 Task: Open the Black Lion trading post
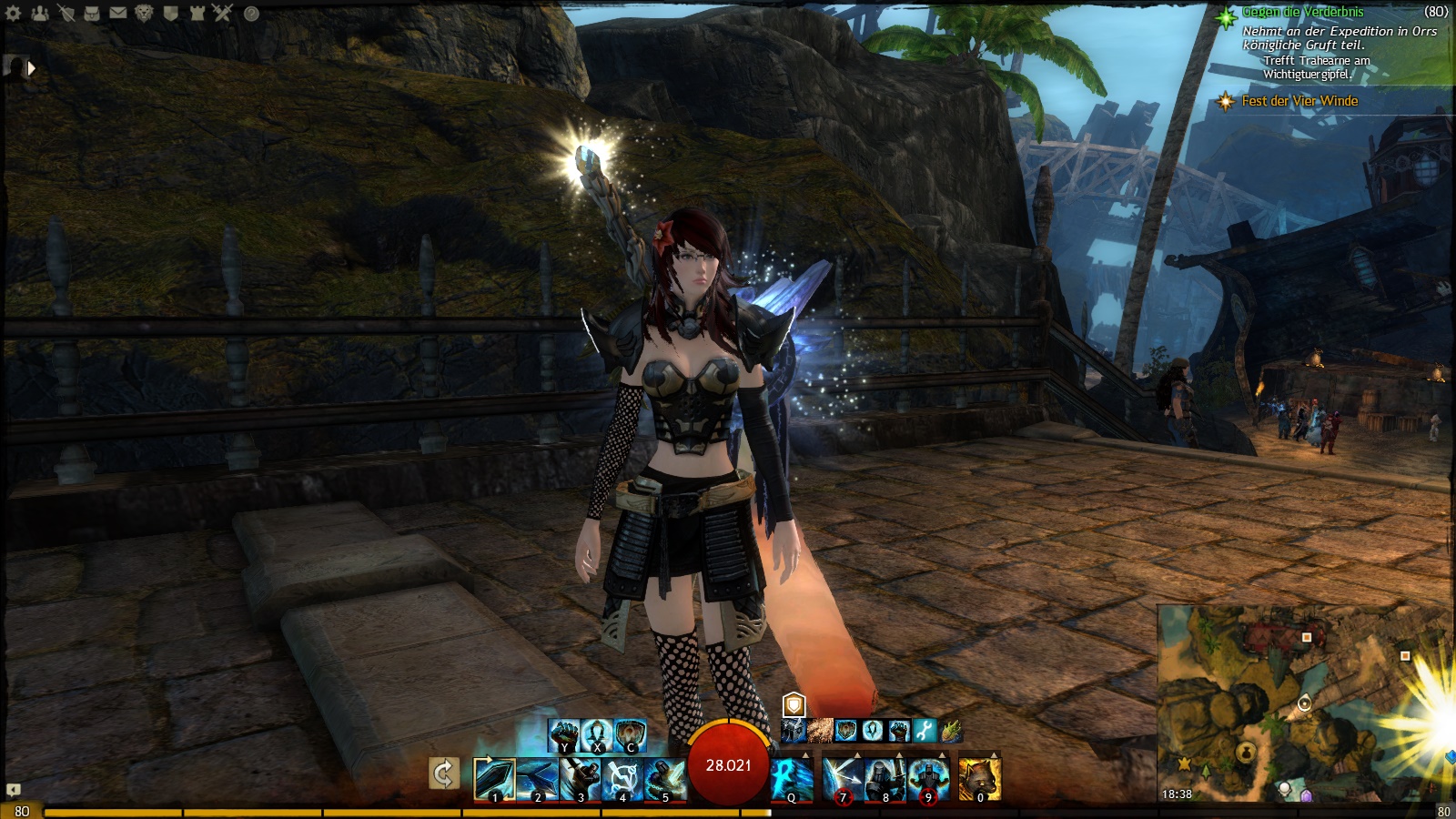point(144,13)
